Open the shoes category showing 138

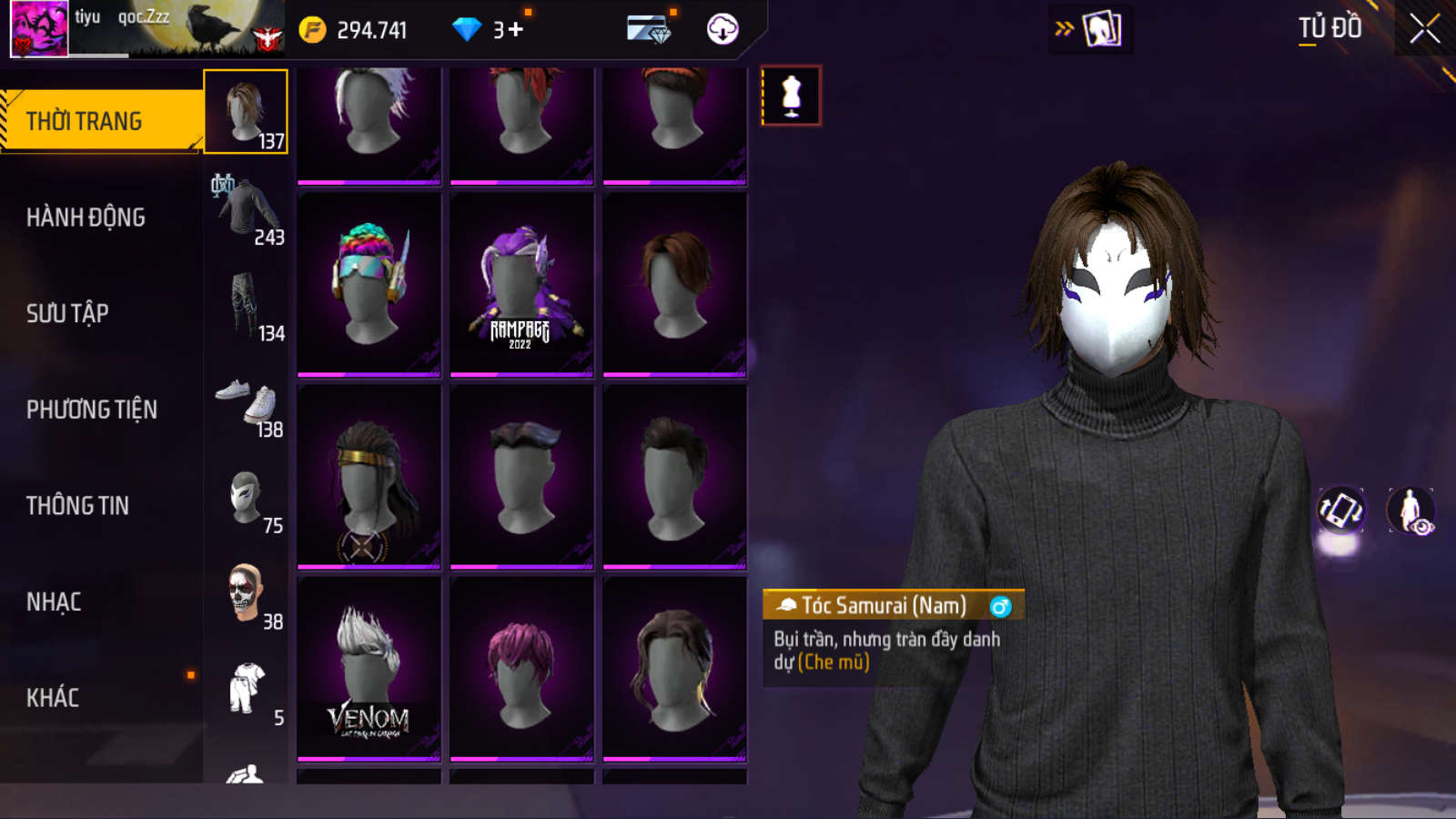[x=247, y=403]
